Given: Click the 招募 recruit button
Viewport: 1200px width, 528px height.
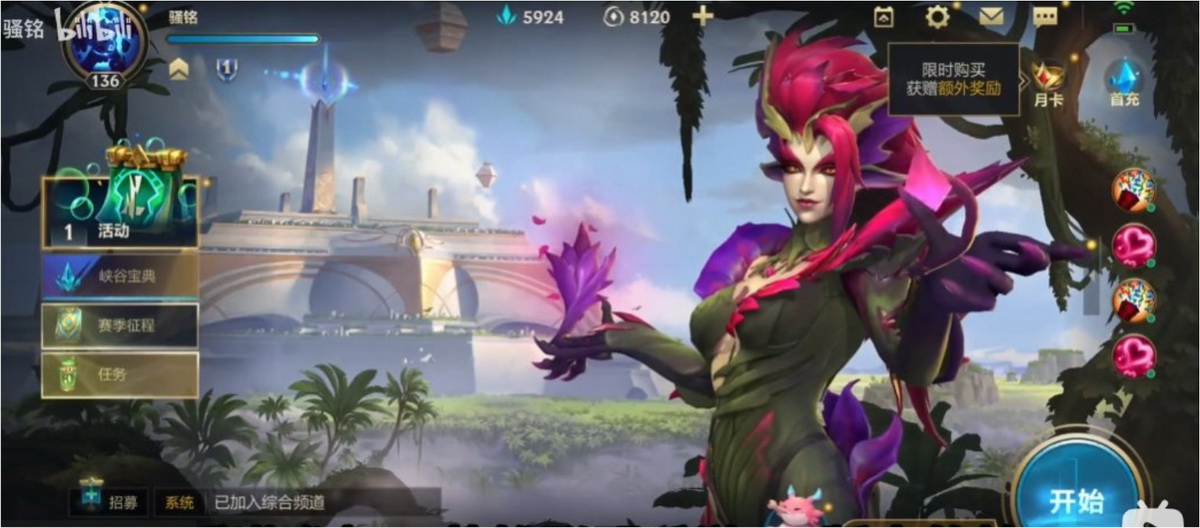Looking at the screenshot, I should click(x=110, y=501).
